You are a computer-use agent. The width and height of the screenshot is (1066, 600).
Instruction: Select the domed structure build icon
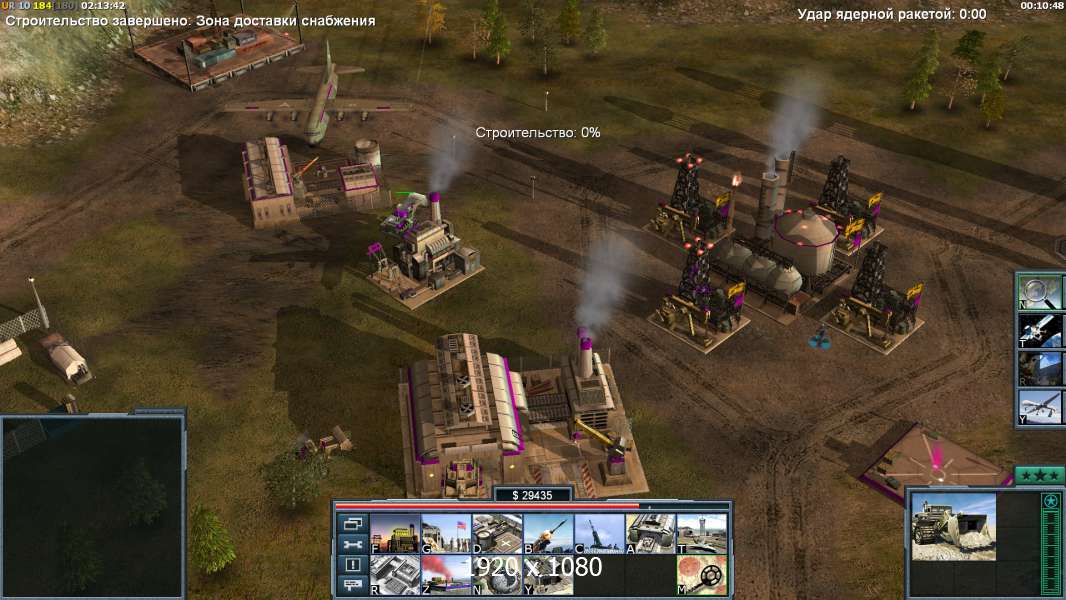click(x=497, y=575)
